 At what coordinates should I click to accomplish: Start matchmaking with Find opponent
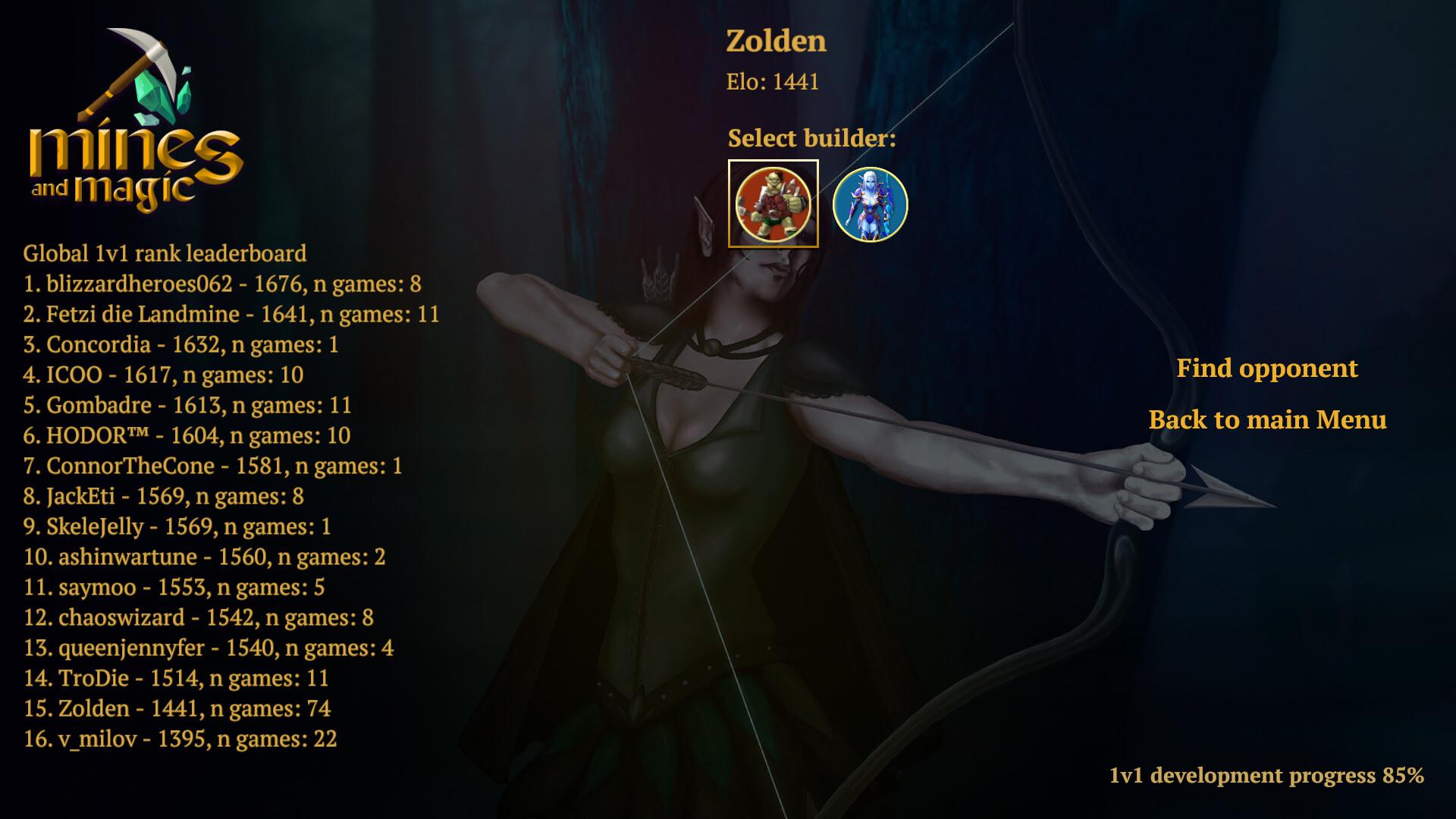(x=1266, y=369)
